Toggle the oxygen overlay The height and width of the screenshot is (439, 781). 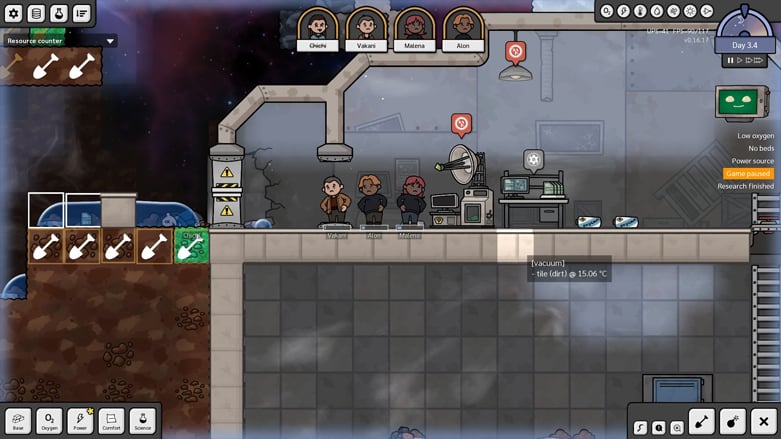pos(607,11)
